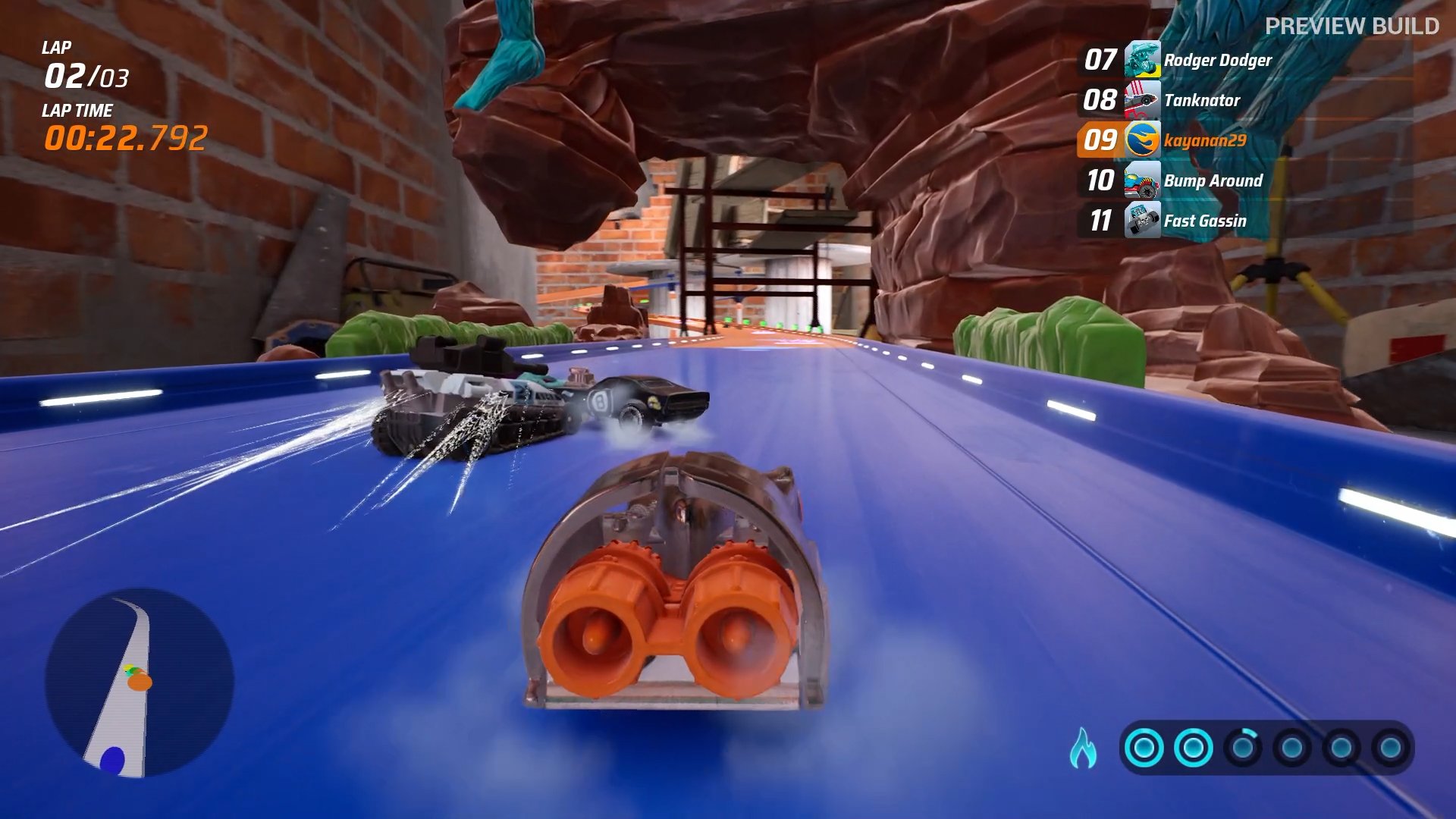Select Tanknator's red car avatar icon
The width and height of the screenshot is (1456, 819).
[1142, 101]
